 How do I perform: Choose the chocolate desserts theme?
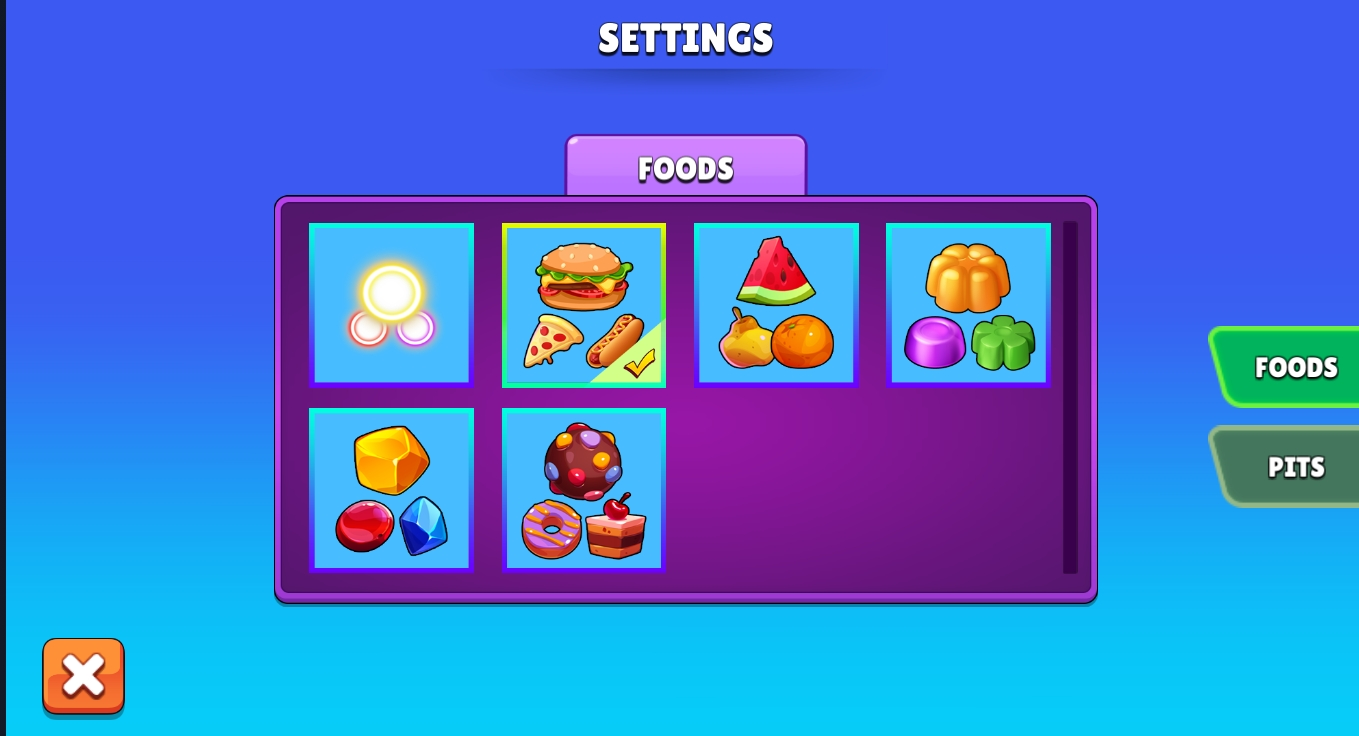tap(584, 488)
